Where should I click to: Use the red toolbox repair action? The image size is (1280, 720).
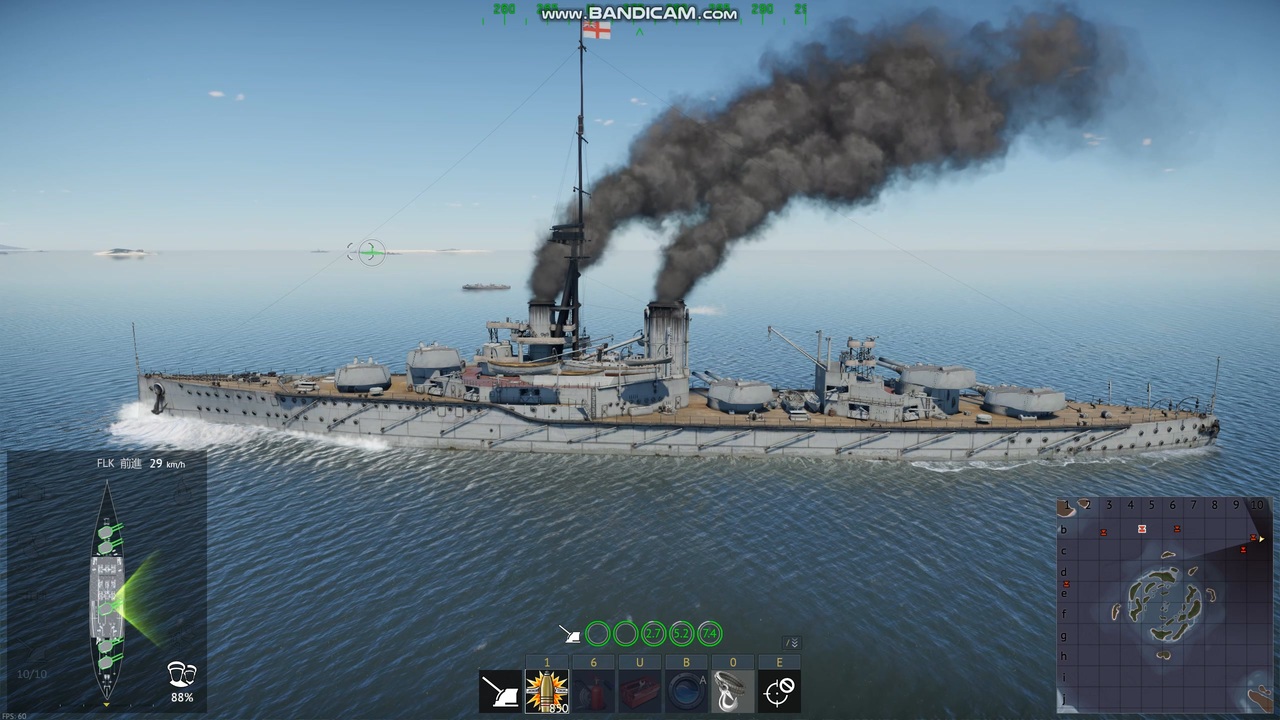[x=640, y=691]
